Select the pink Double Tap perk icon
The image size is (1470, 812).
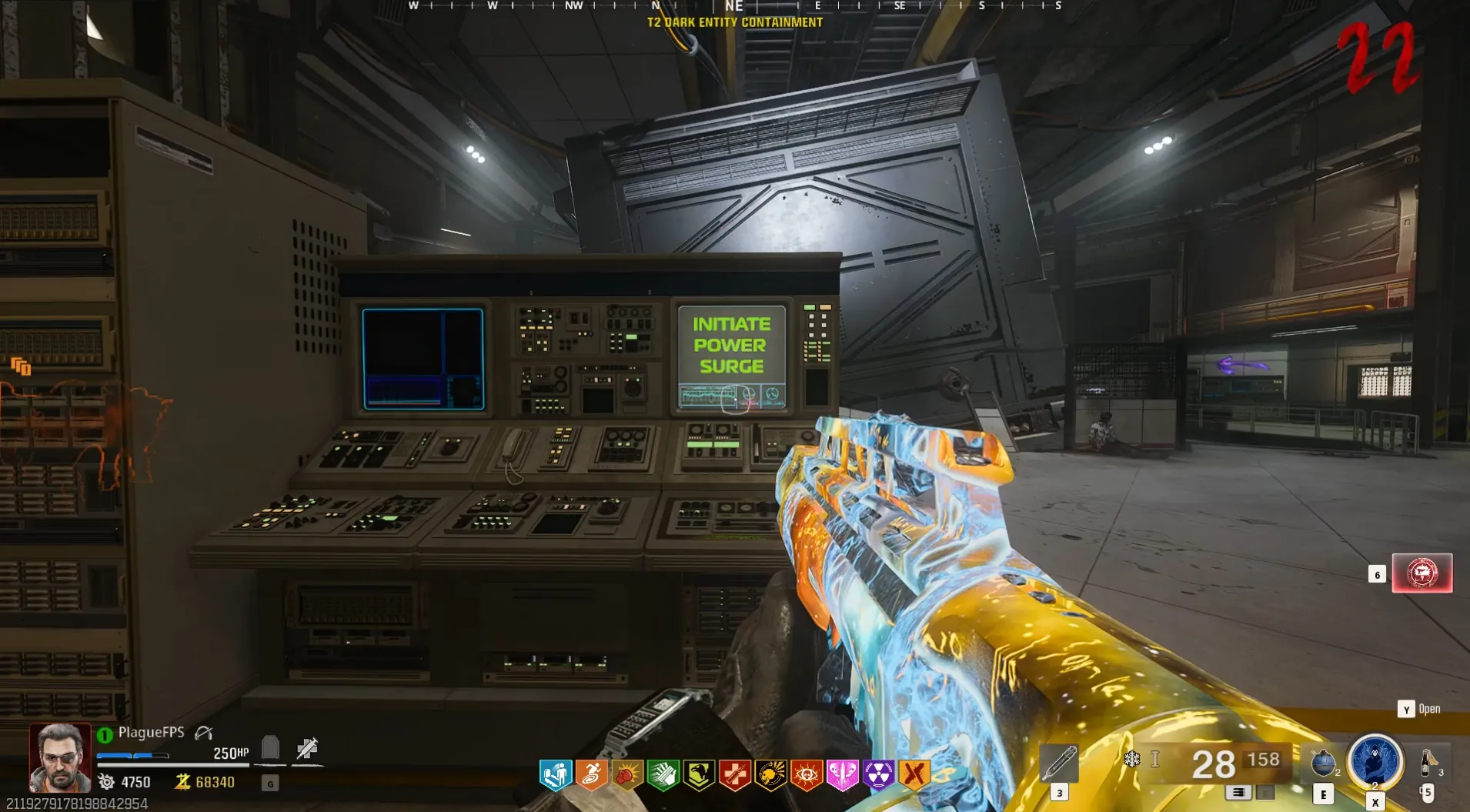pos(842,775)
